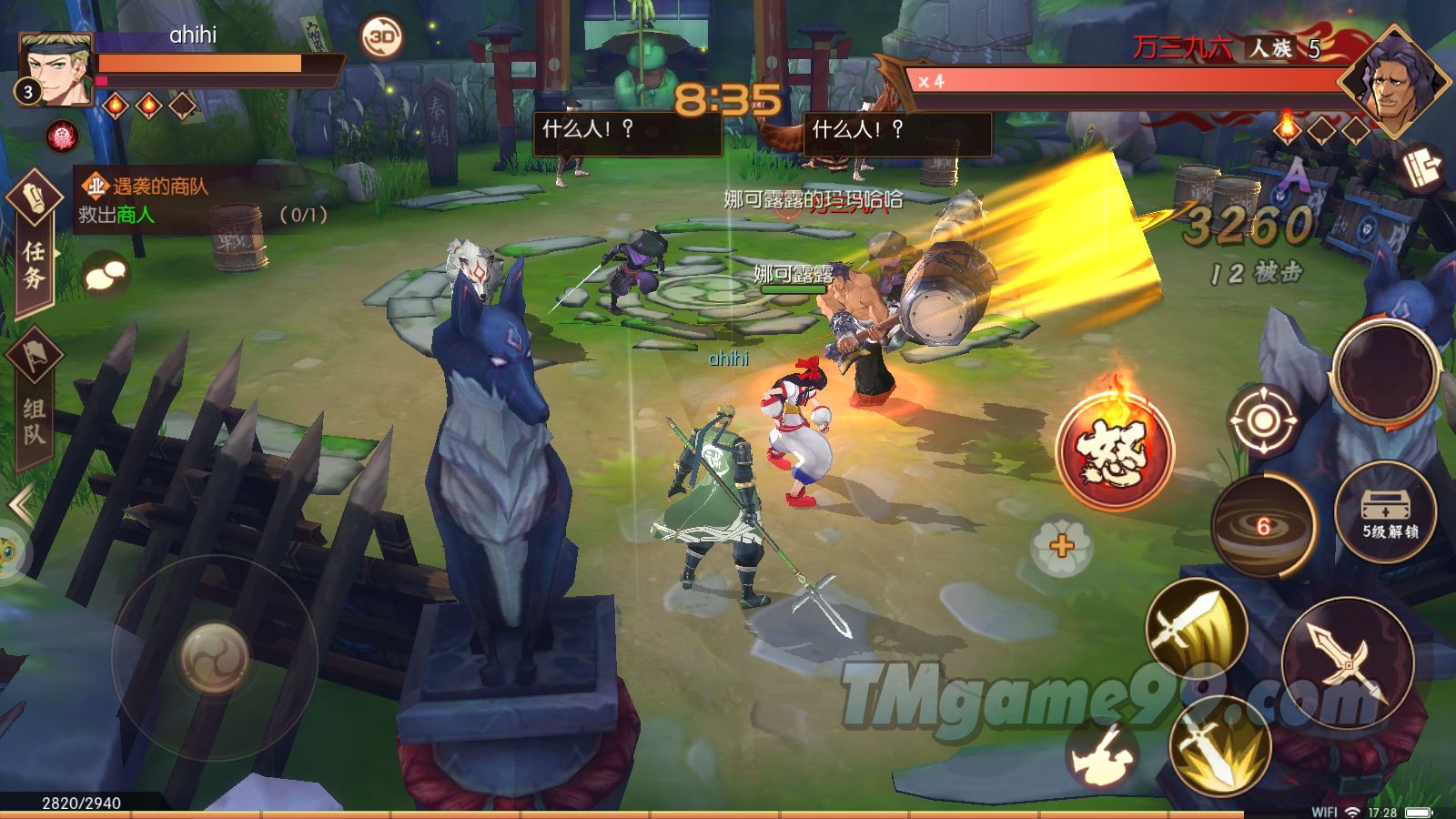This screenshot has width=1456, height=819.
Task: Tap the target lock-on crosshair button
Action: point(1262,420)
